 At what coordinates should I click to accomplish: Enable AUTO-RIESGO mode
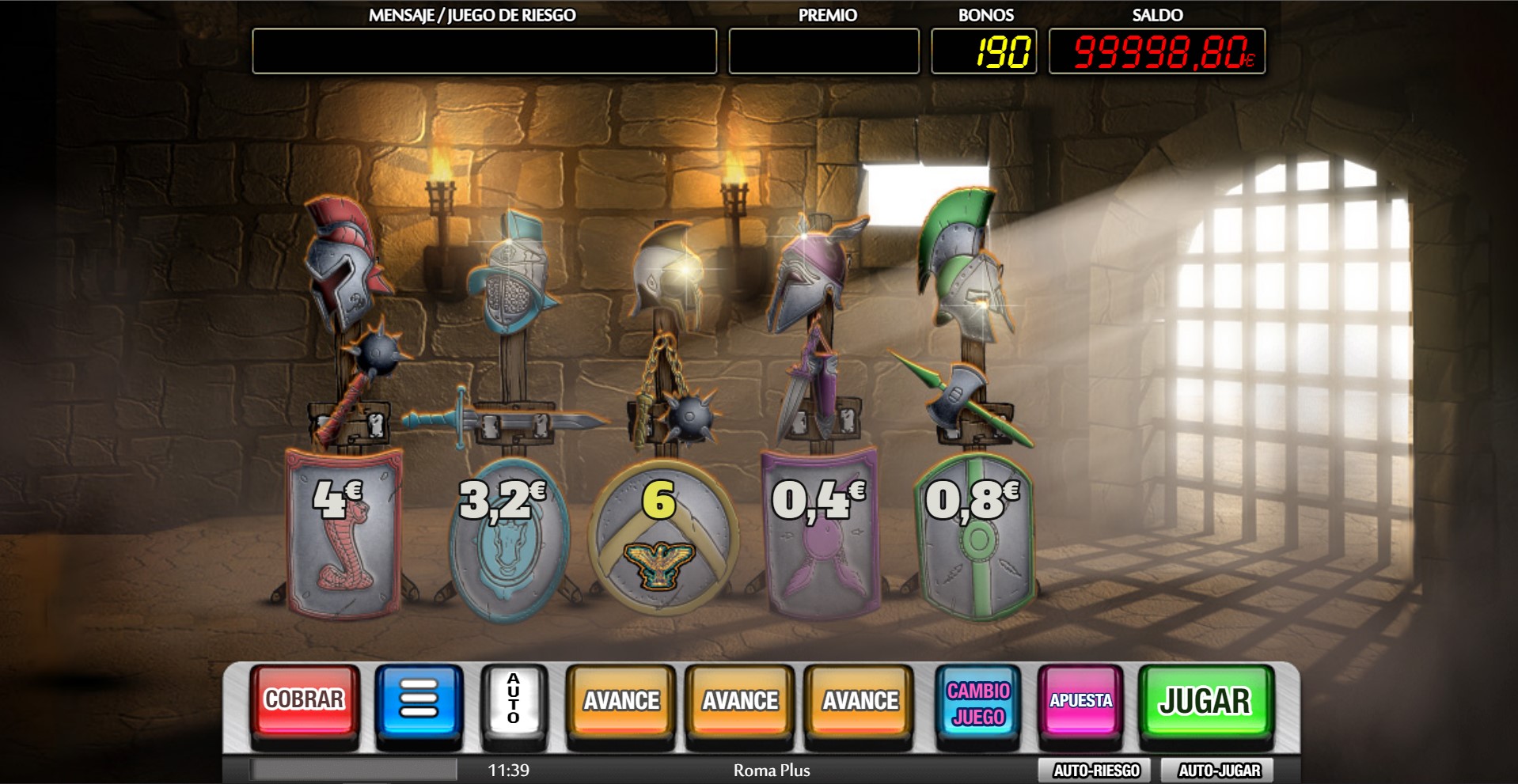1092,767
